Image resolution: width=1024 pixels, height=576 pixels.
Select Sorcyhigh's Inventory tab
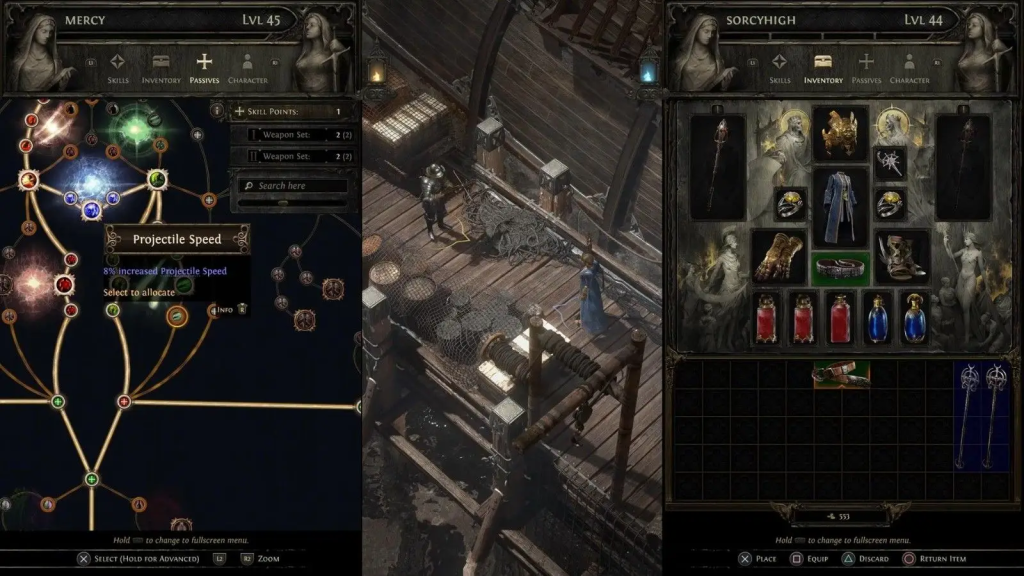823,66
